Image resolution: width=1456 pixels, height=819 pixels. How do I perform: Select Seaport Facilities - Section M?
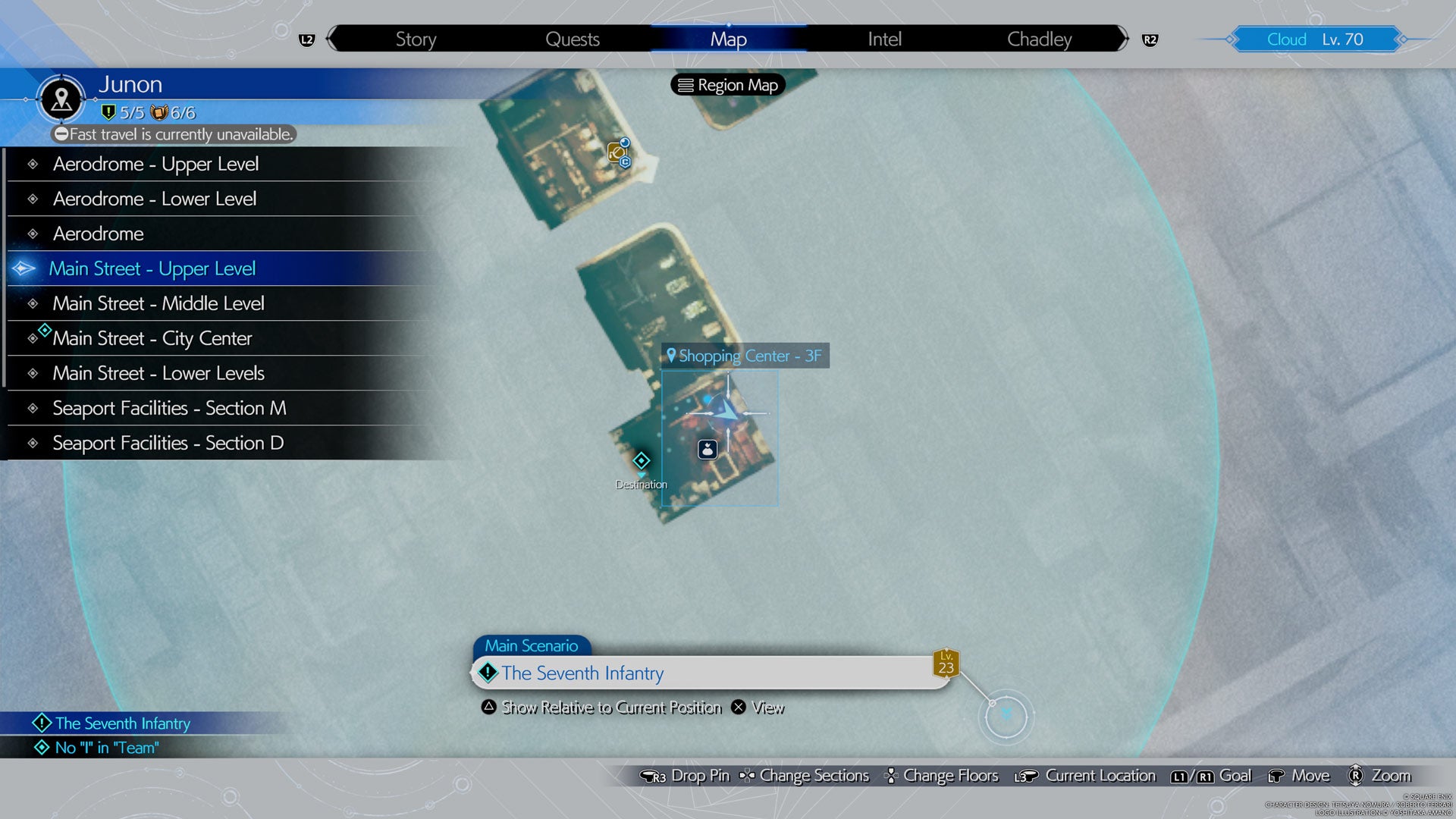coord(169,408)
